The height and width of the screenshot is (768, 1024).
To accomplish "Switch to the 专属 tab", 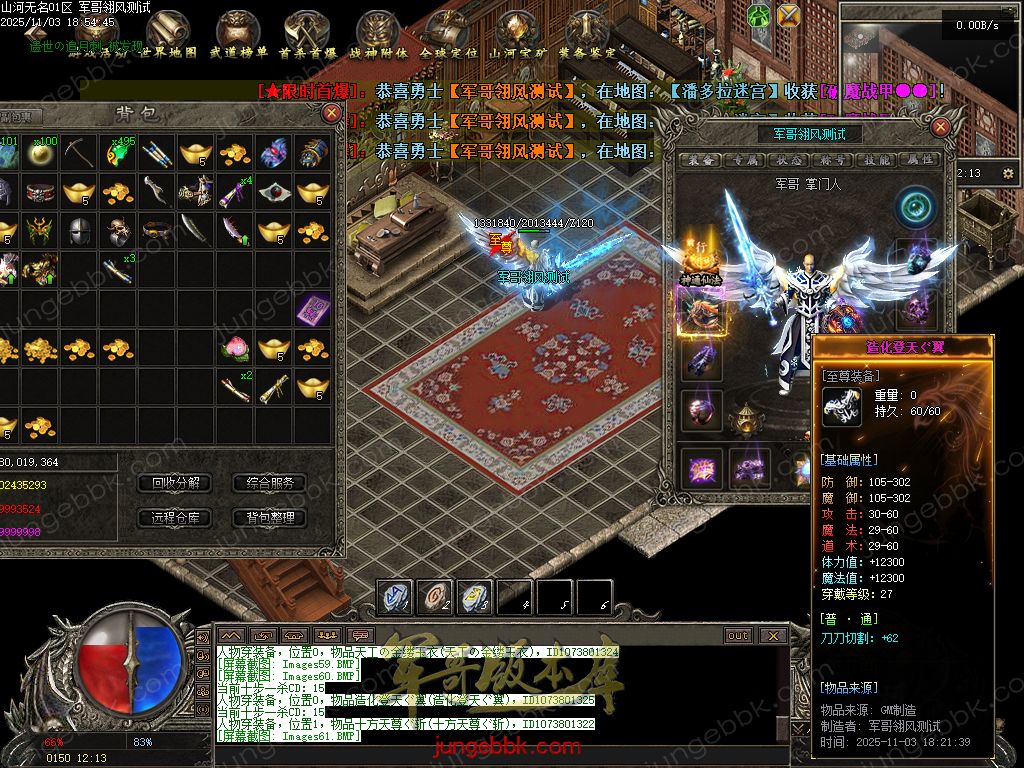I will point(743,160).
